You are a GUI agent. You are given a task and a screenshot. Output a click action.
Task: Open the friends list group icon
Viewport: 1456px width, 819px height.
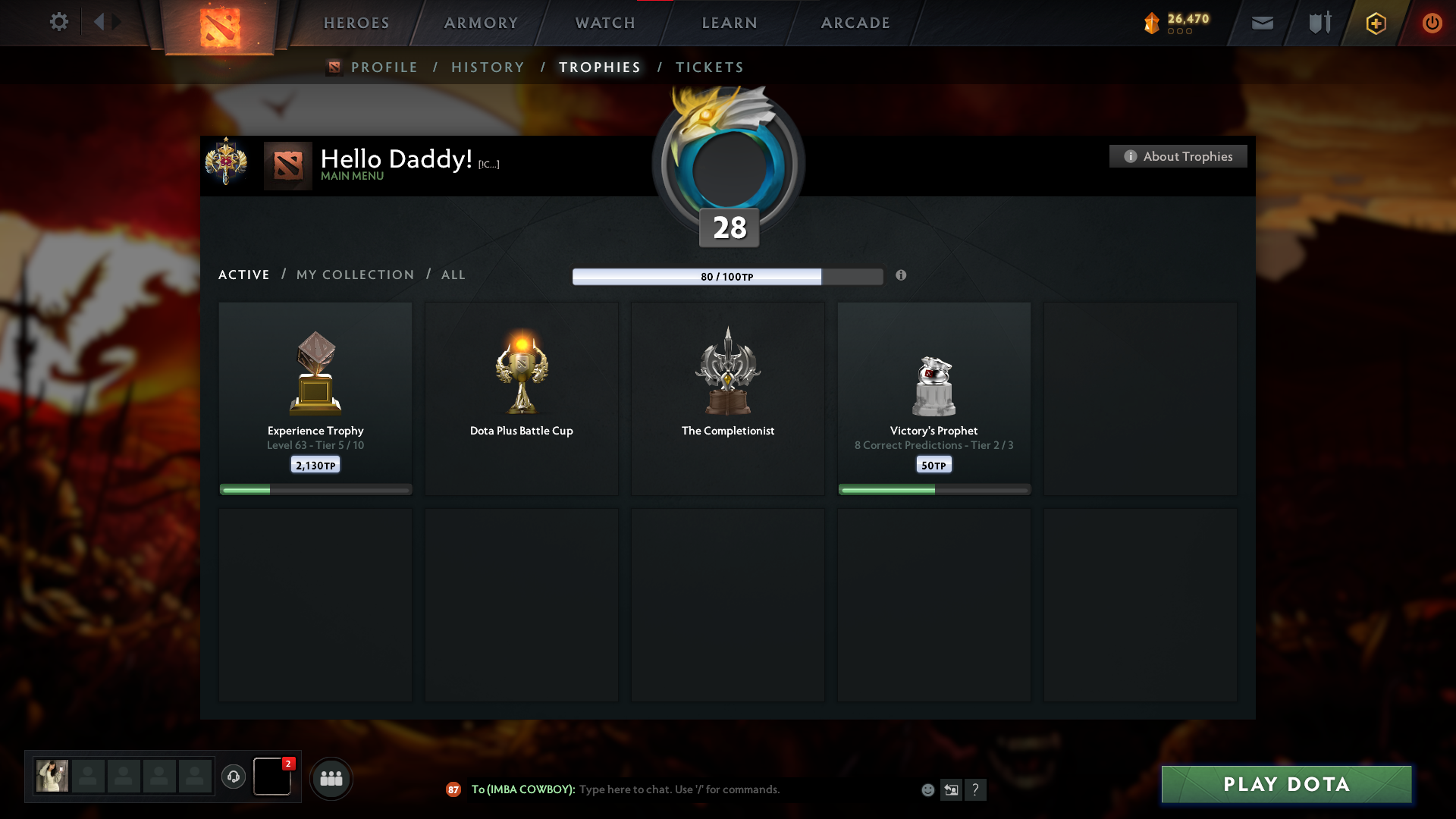pyautogui.click(x=331, y=778)
